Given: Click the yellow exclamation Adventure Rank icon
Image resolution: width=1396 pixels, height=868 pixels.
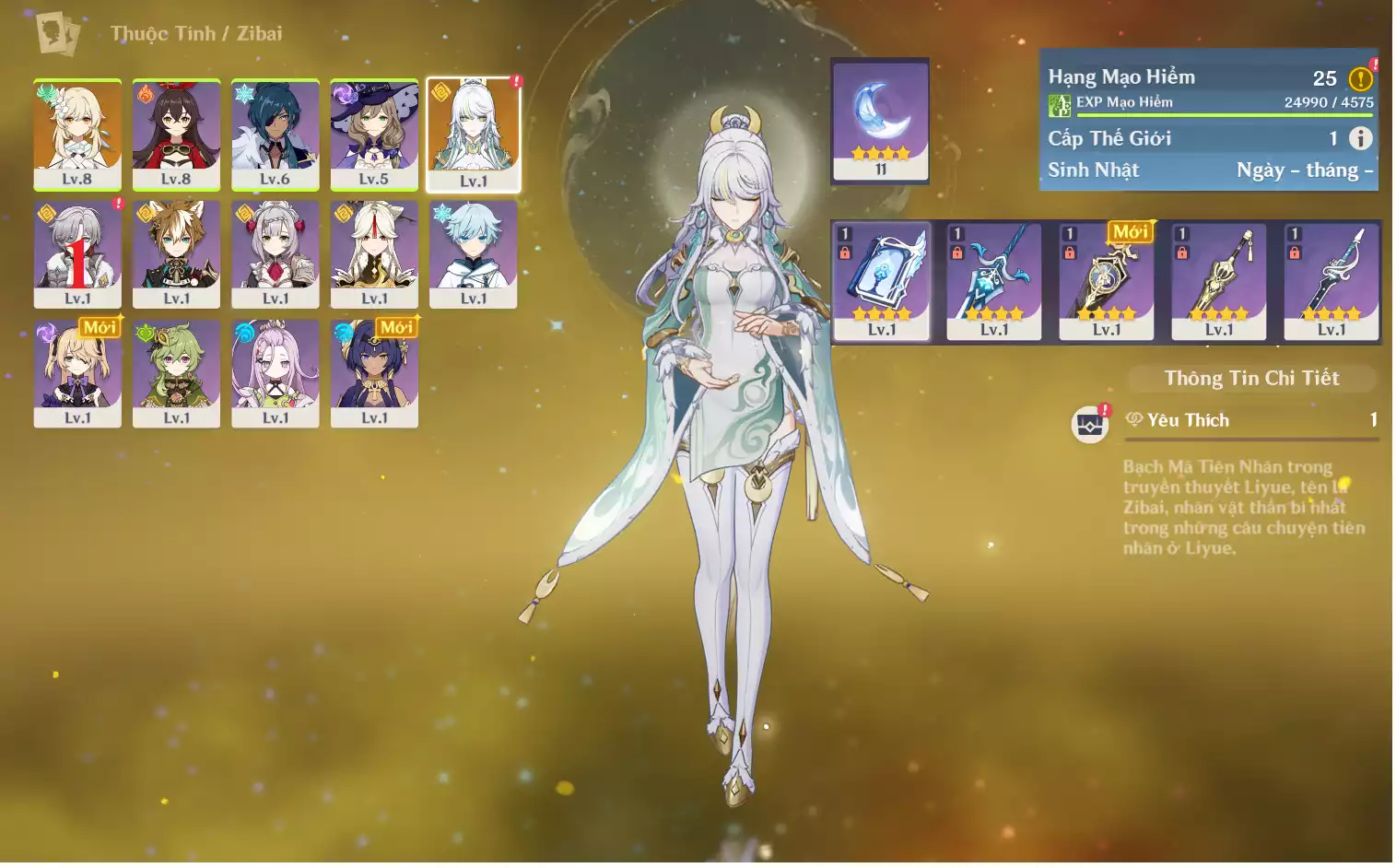Looking at the screenshot, I should [1360, 78].
